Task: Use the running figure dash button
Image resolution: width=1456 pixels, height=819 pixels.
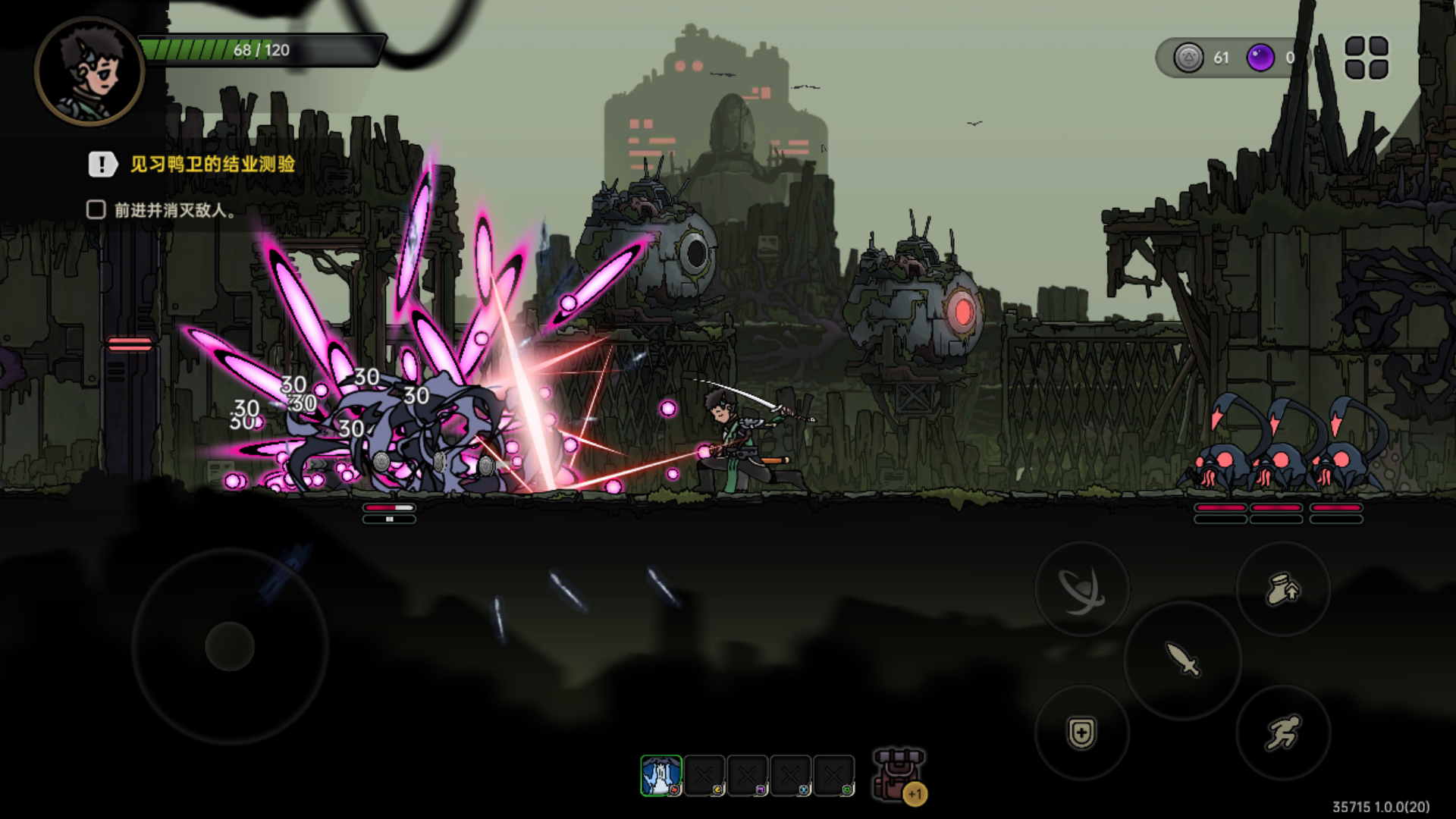Action: [1283, 733]
